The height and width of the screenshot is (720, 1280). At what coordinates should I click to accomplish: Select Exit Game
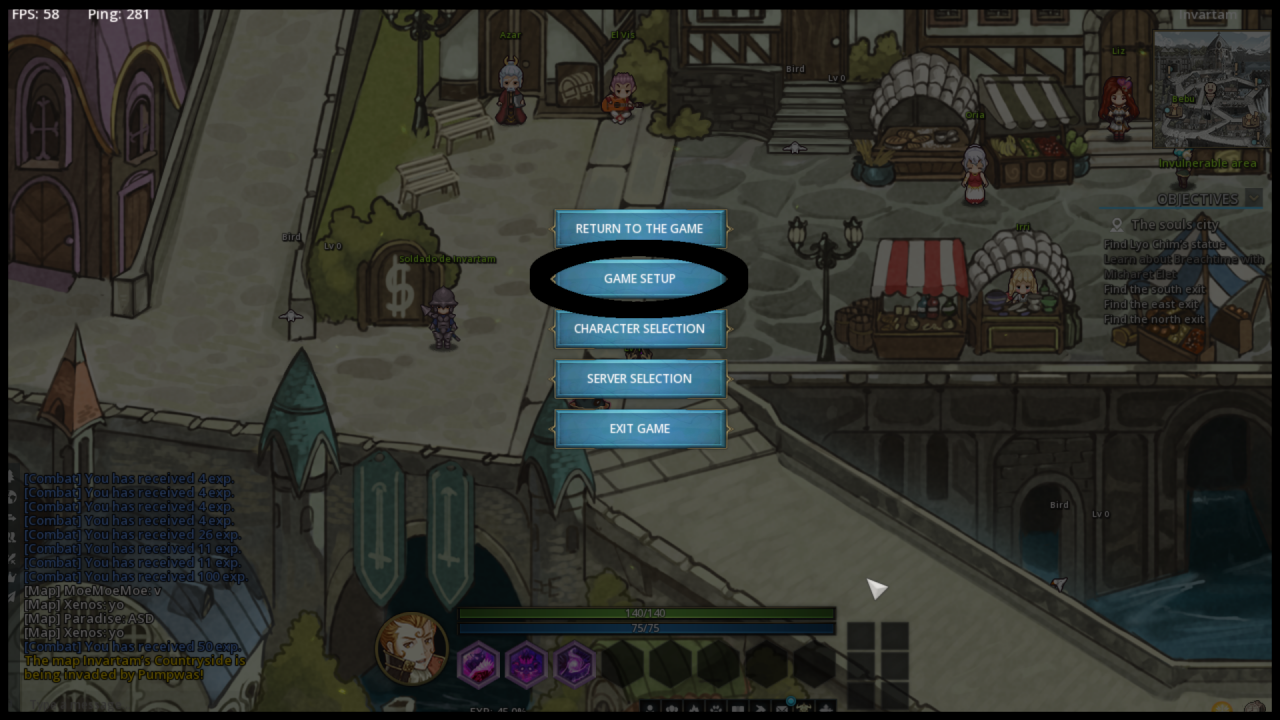click(640, 429)
